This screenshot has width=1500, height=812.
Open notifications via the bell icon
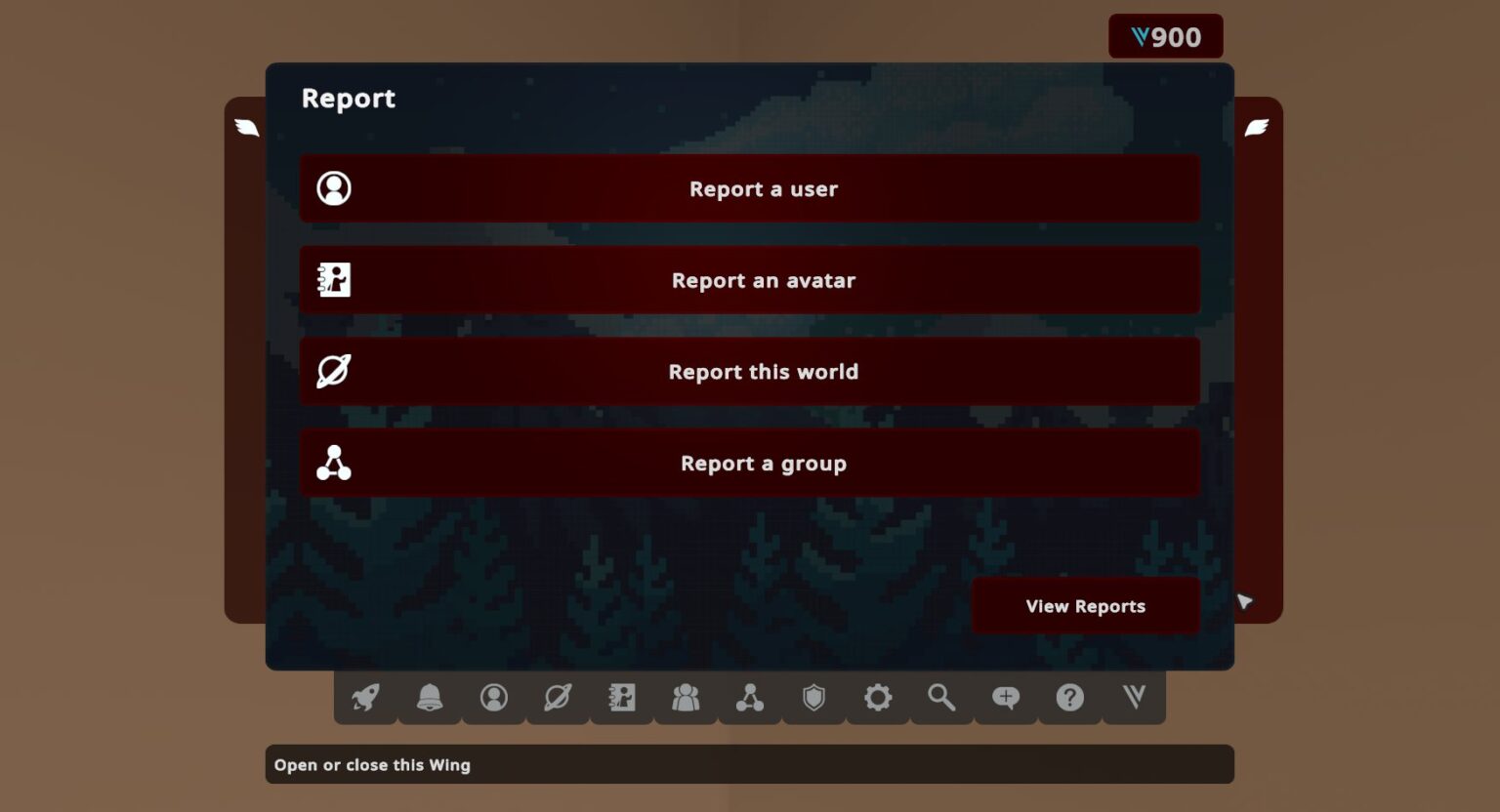click(x=430, y=698)
